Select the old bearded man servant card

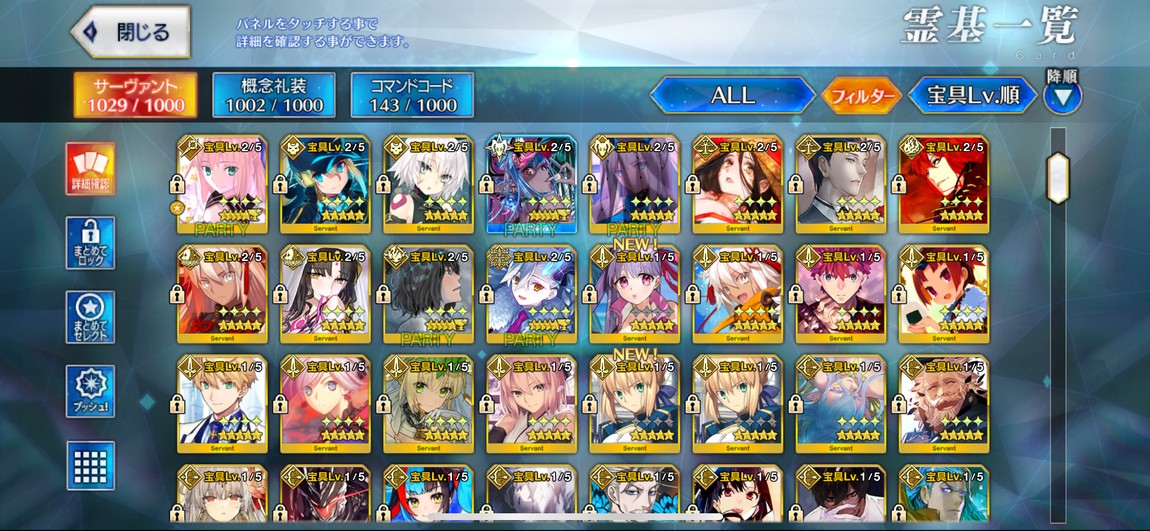click(x=943, y=400)
